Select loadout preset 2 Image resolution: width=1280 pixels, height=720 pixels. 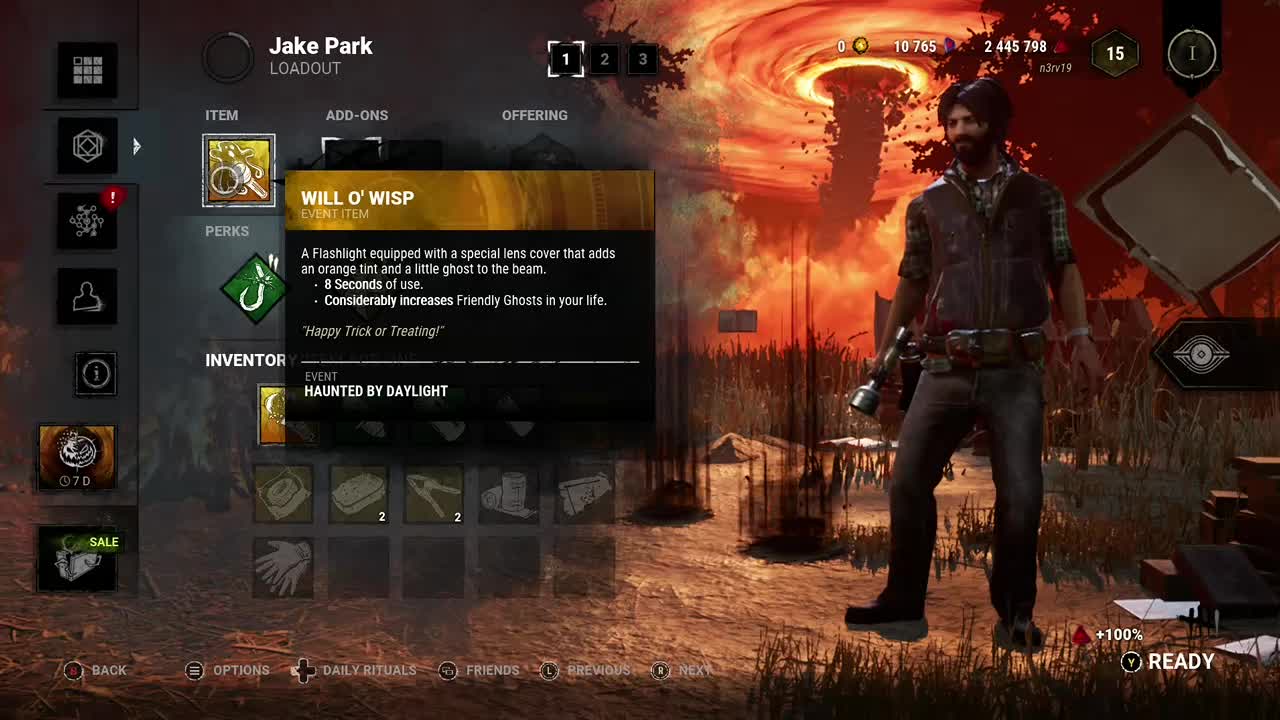(604, 59)
